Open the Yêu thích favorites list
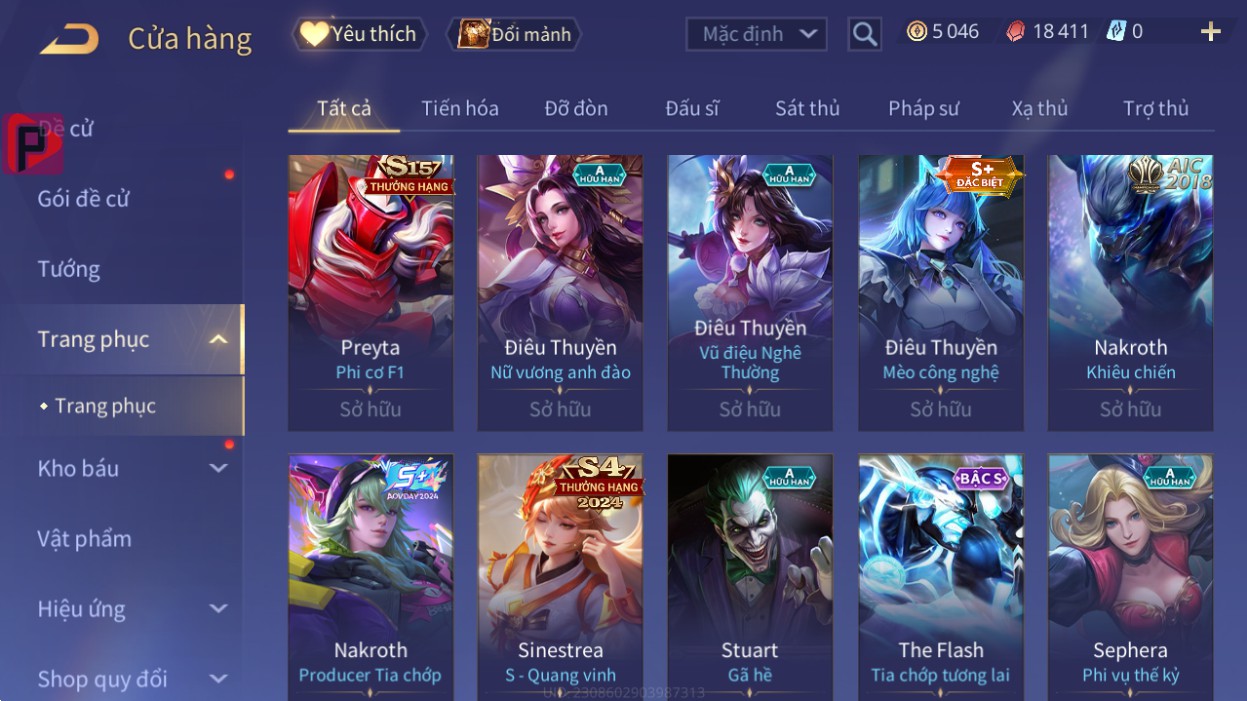The width and height of the screenshot is (1247, 701). point(359,34)
